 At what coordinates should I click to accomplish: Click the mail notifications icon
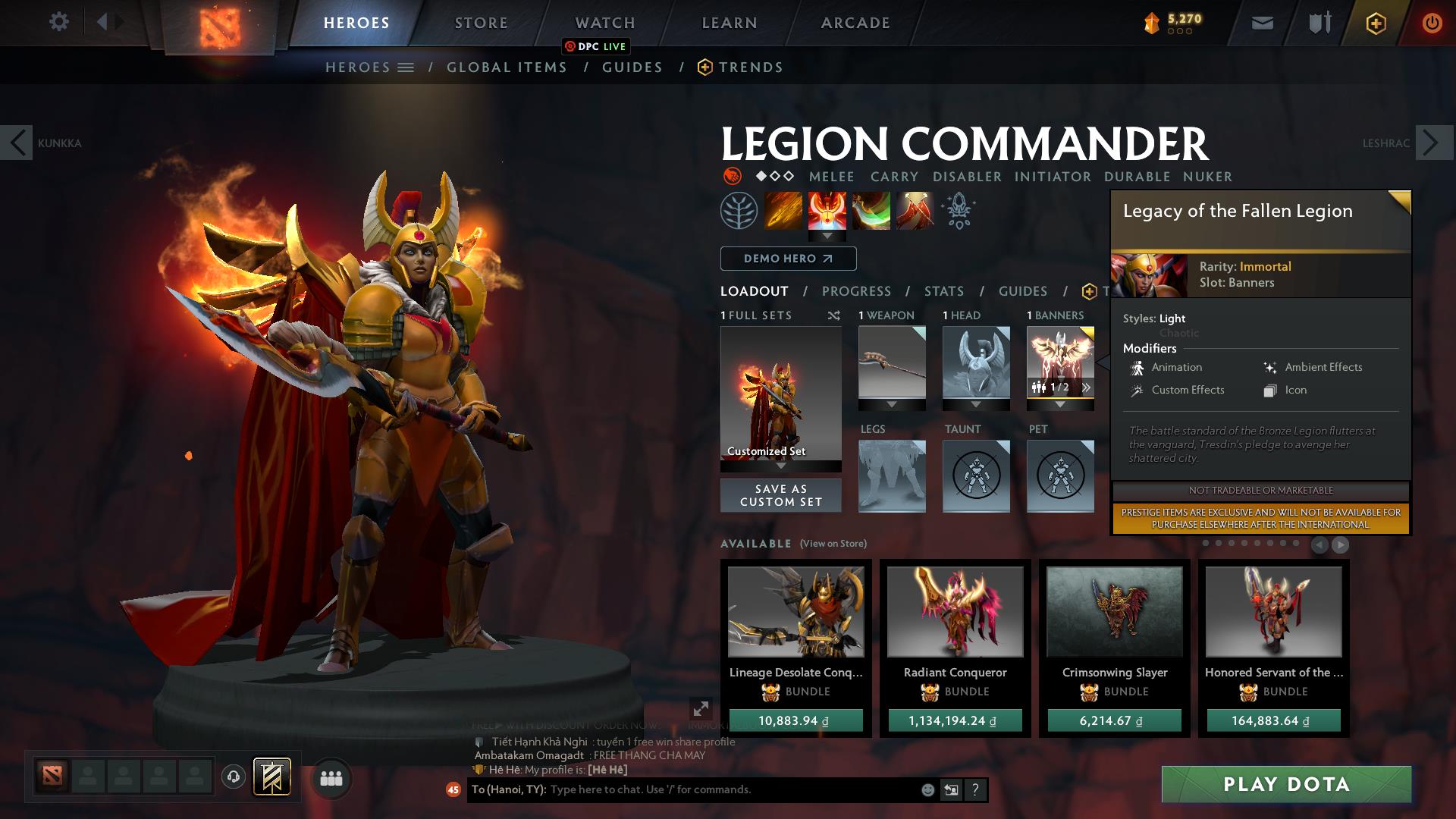[x=1261, y=23]
